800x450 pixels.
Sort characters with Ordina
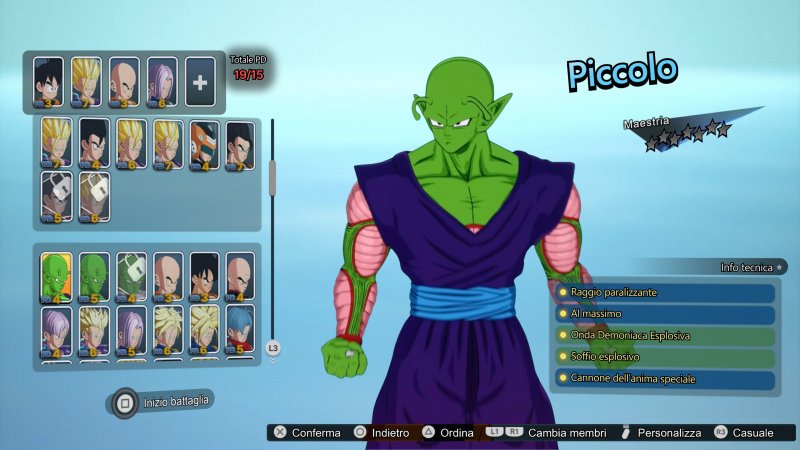coord(452,433)
